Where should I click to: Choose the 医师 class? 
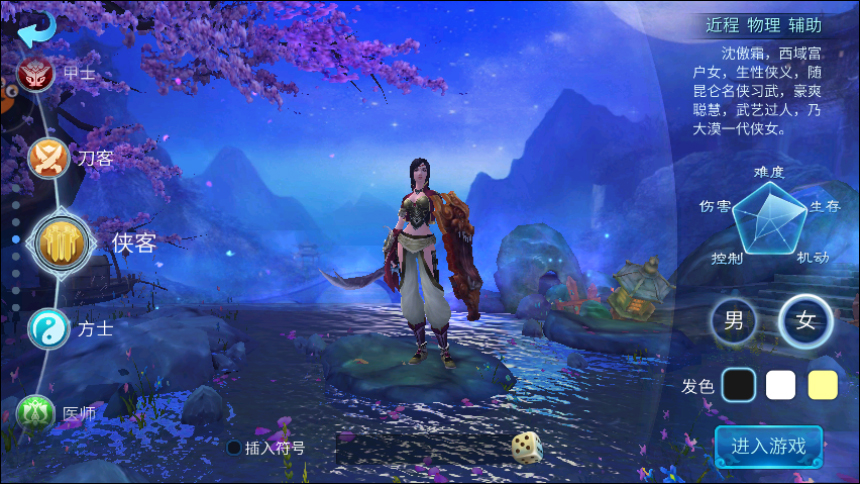pos(35,410)
